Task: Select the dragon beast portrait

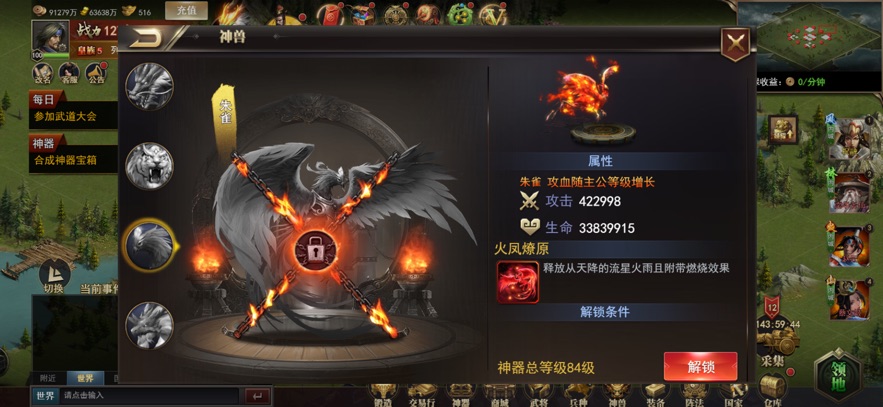Action: 150,87
